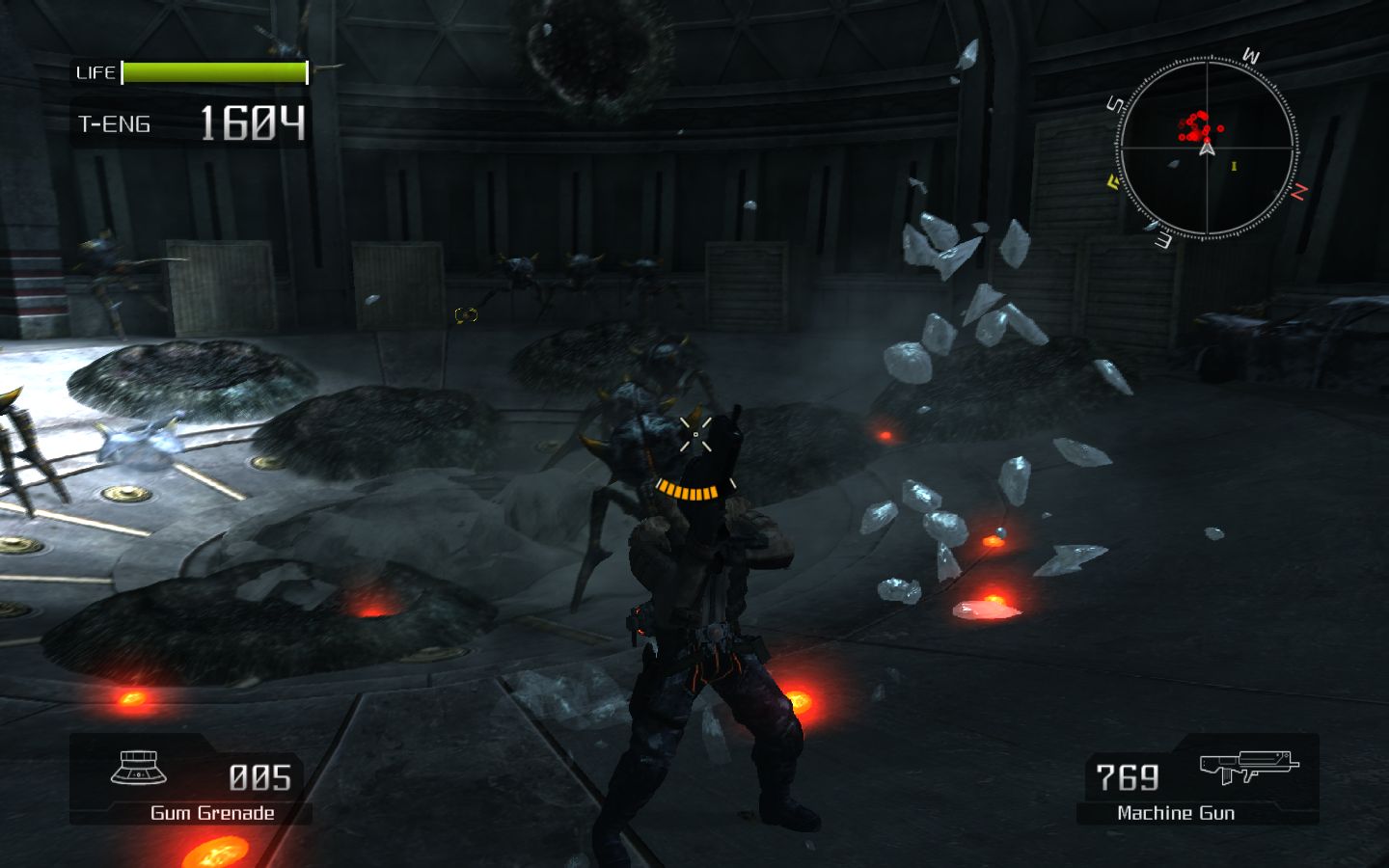Select the Gum Grenade icon

(140, 769)
